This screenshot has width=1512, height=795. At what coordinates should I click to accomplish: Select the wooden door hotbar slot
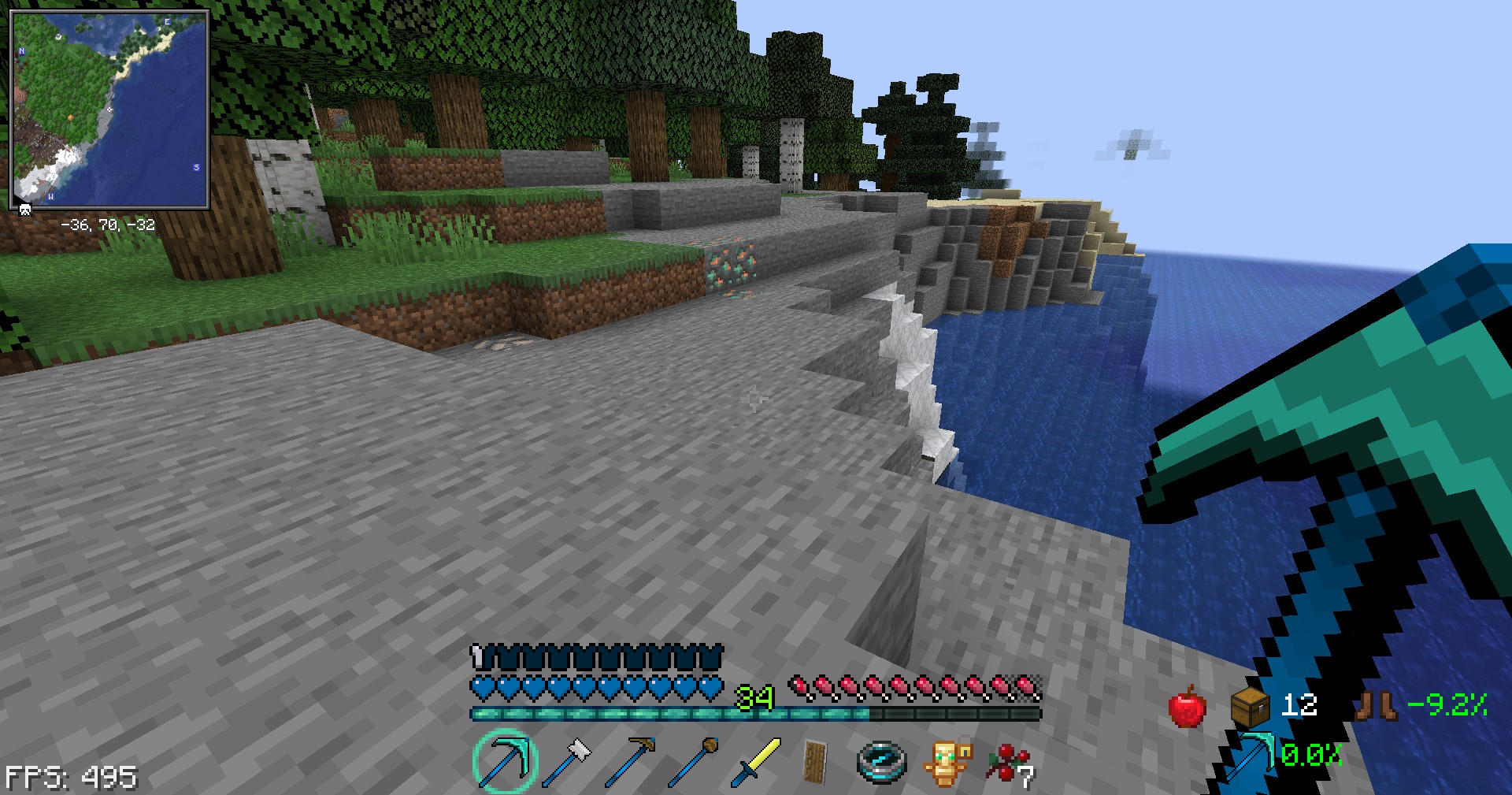coord(817,761)
